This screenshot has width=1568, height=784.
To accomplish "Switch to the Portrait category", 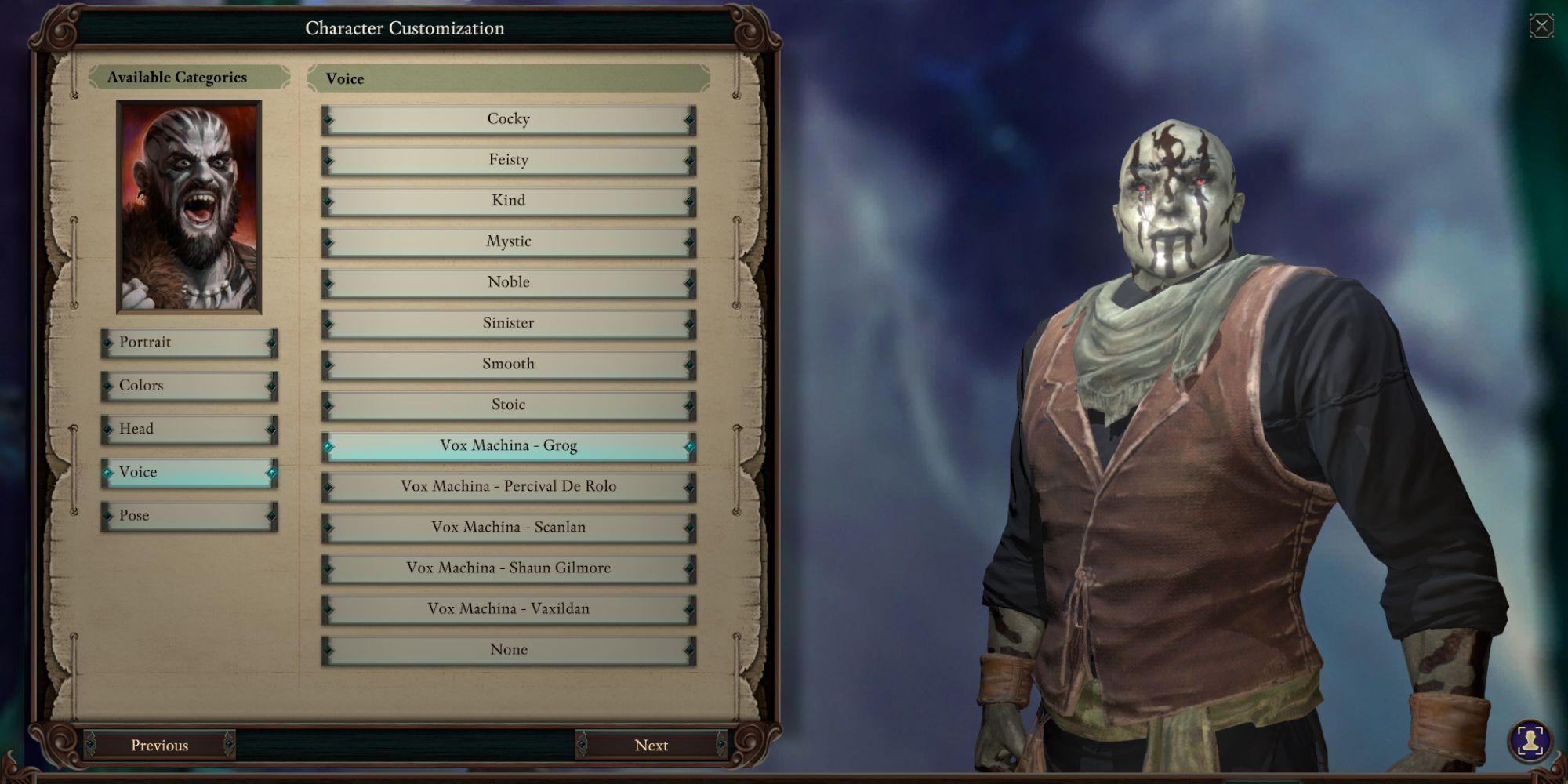I will point(188,343).
